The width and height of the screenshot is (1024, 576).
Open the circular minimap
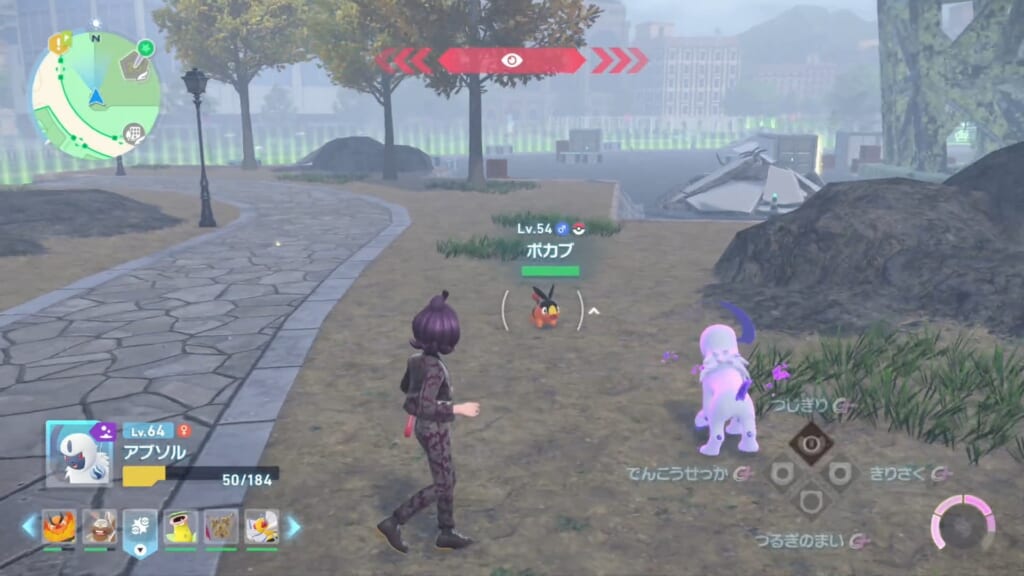(x=95, y=95)
